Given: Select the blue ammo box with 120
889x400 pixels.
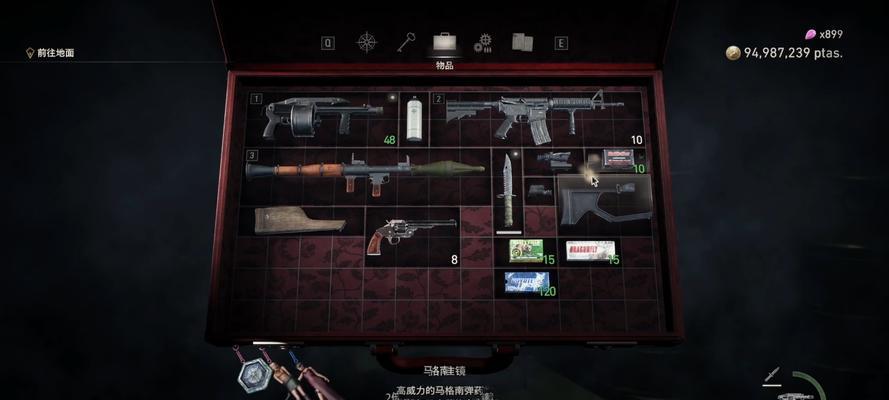Looking at the screenshot, I should tap(526, 282).
